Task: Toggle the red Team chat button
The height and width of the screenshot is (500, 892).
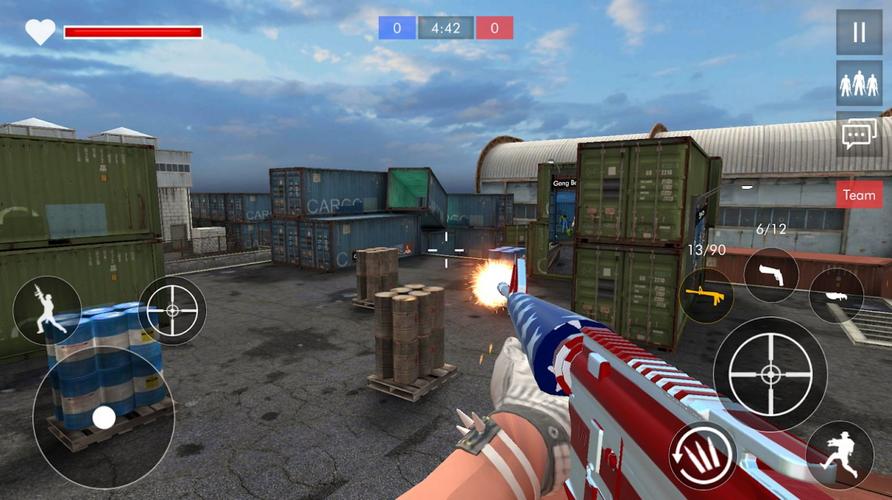Action: [859, 196]
